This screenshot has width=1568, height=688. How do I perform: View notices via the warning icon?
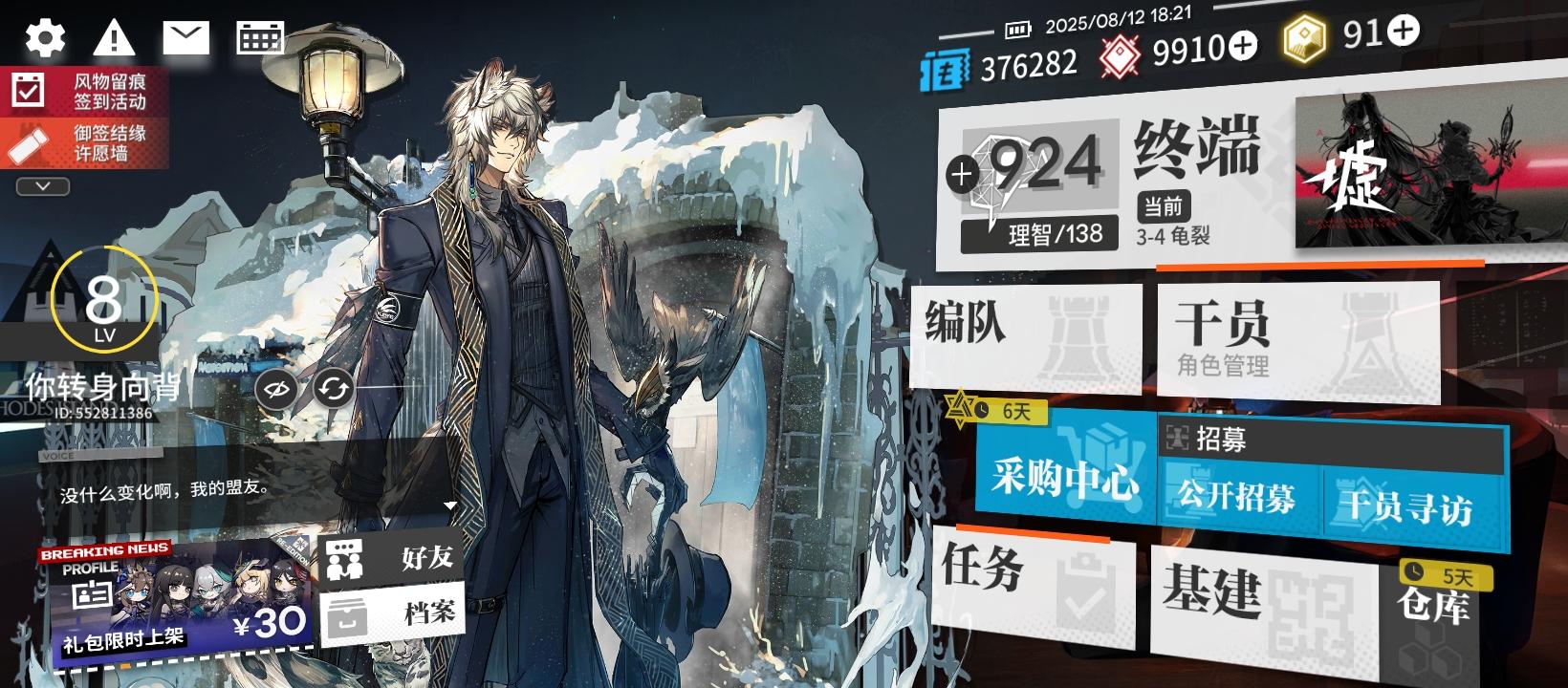point(115,36)
